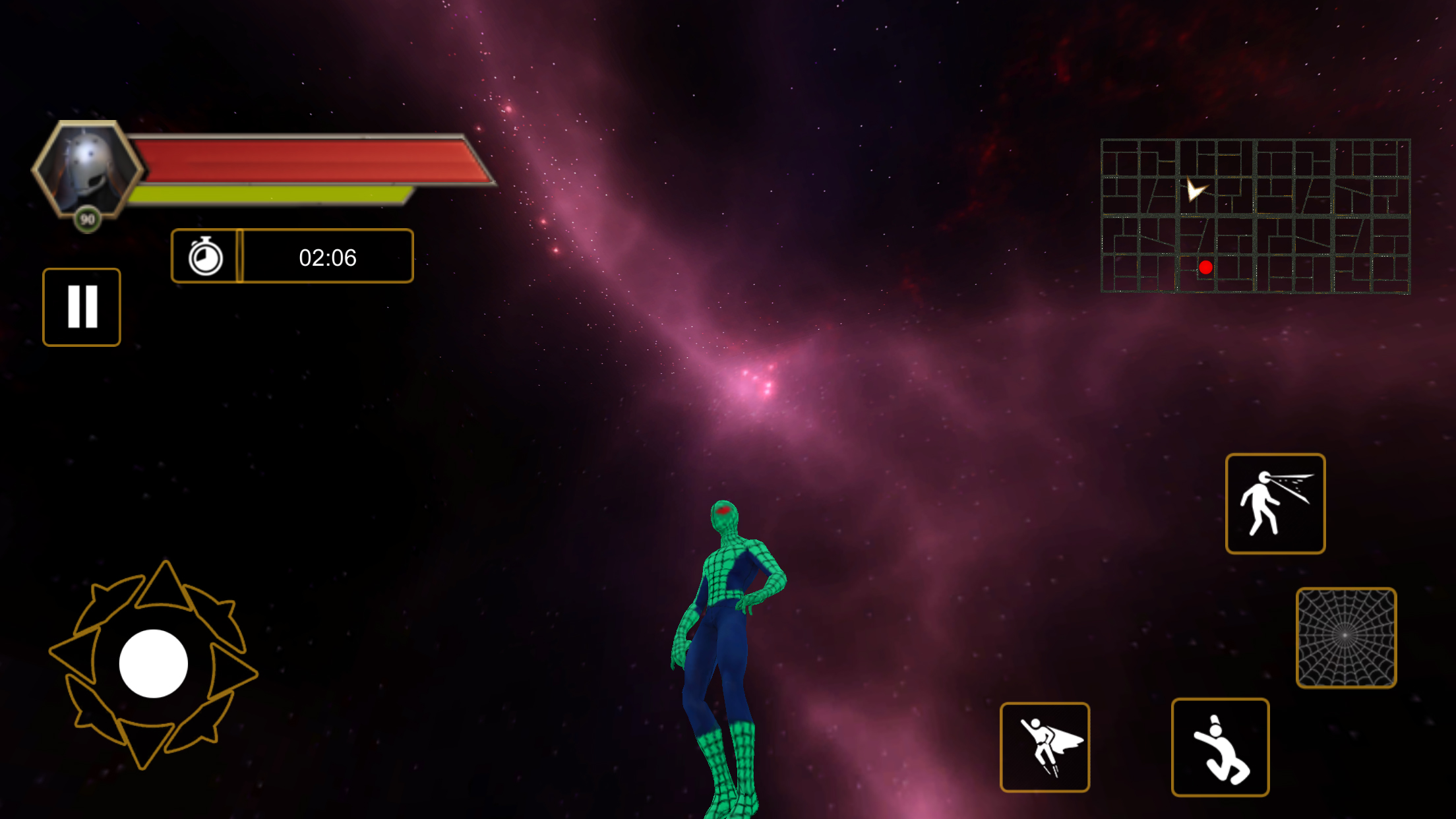Viewport: 1456px width, 819px height.
Task: Fire the laser eye beam attack
Action: [1275, 504]
